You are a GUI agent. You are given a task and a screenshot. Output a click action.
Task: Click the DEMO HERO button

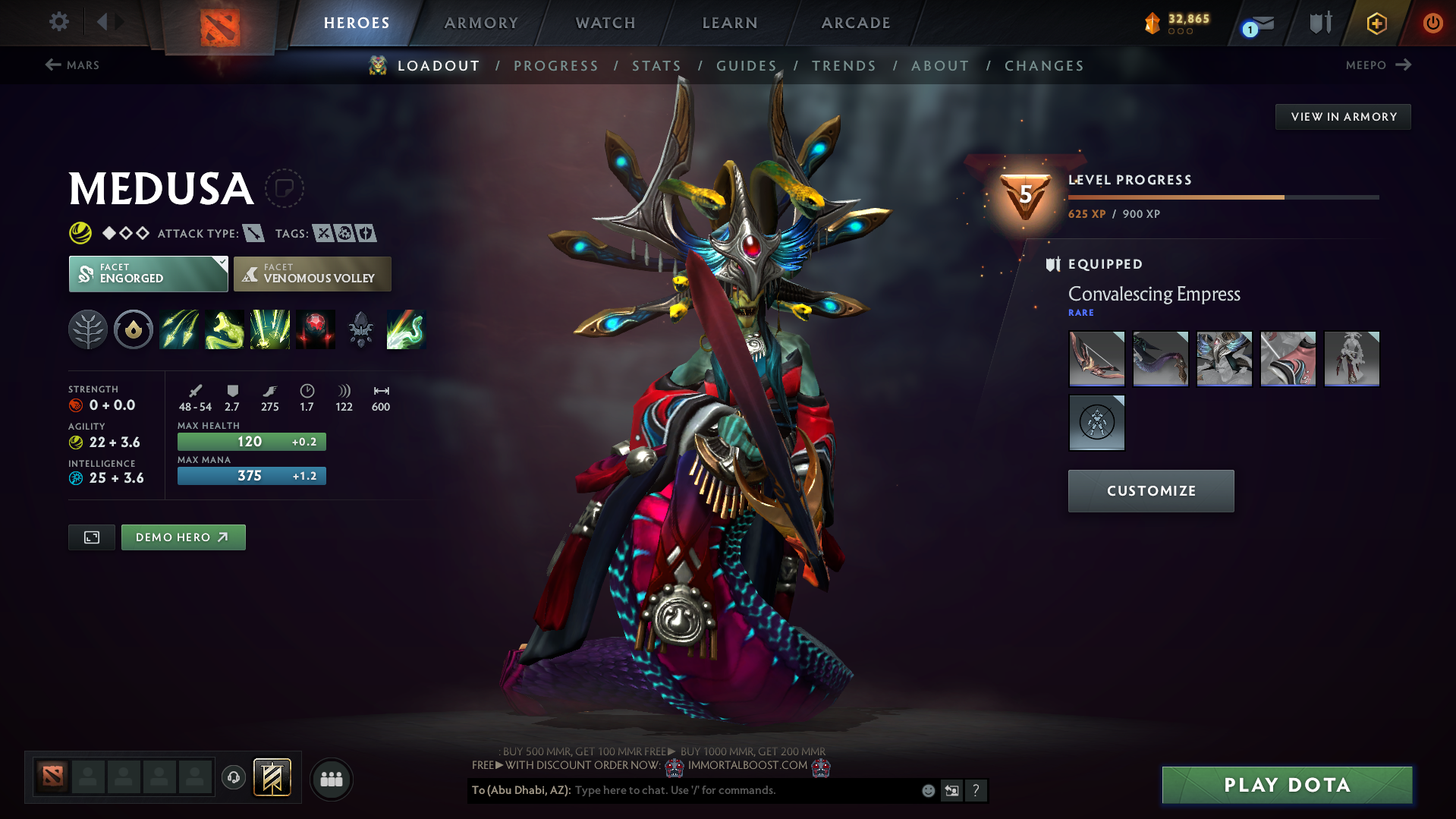(x=183, y=537)
